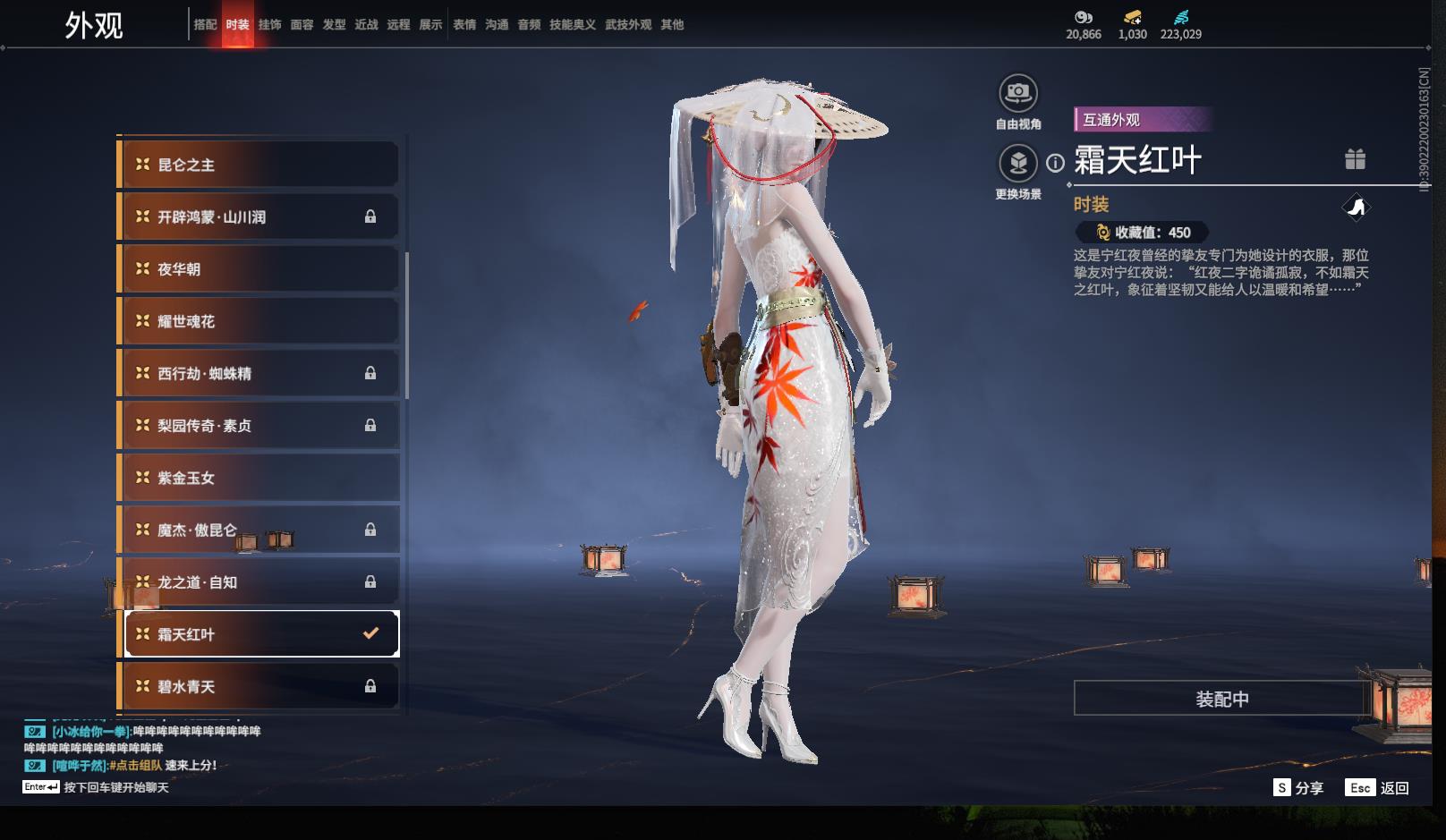Toggle the 自由视角 free camera
The height and width of the screenshot is (840, 1446).
click(1018, 93)
